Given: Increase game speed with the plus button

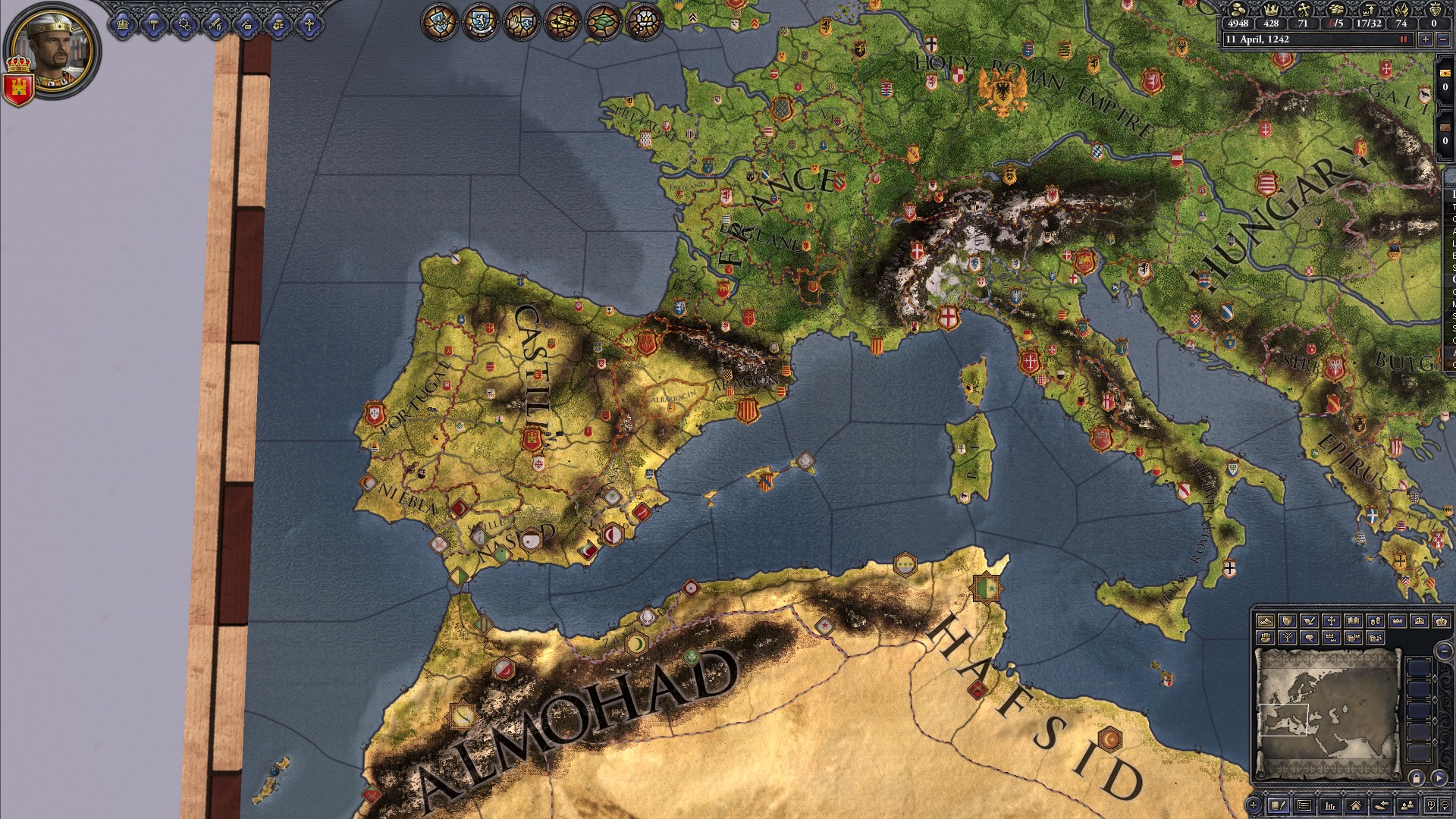Looking at the screenshot, I should [1426, 39].
